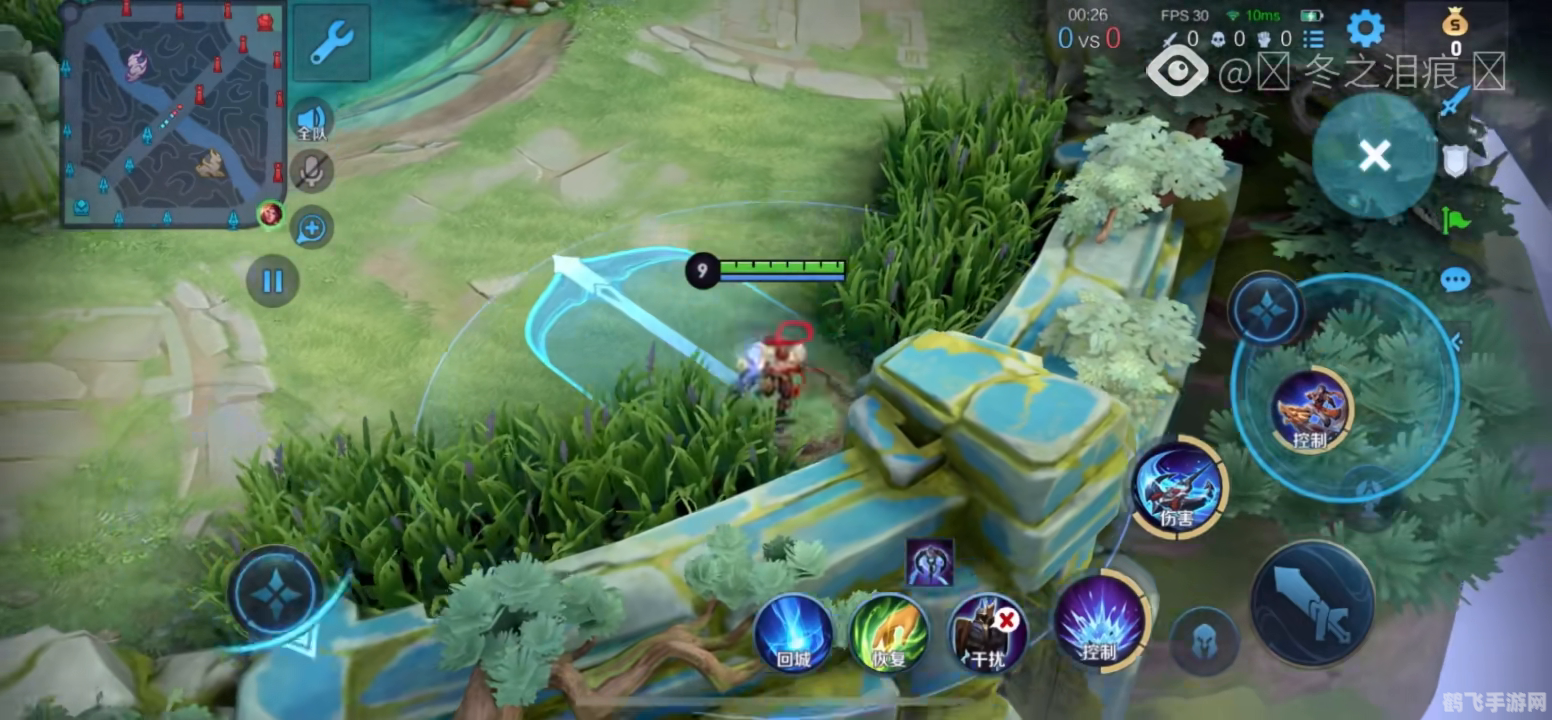The width and height of the screenshot is (1552, 720).
Task: Cast the 回城 recall spell
Action: pos(793,632)
